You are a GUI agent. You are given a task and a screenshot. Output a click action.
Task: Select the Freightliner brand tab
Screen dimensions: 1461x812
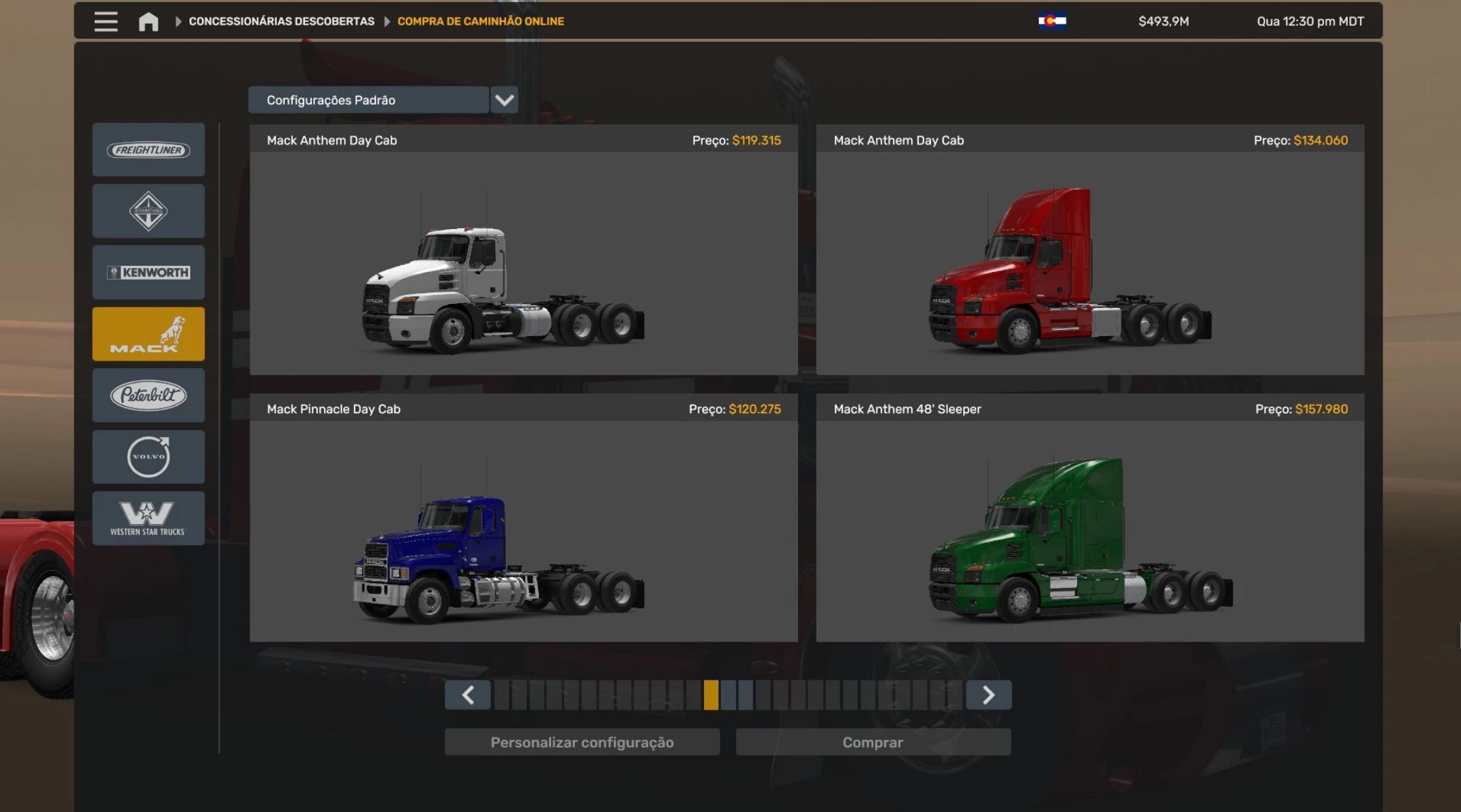[148, 150]
